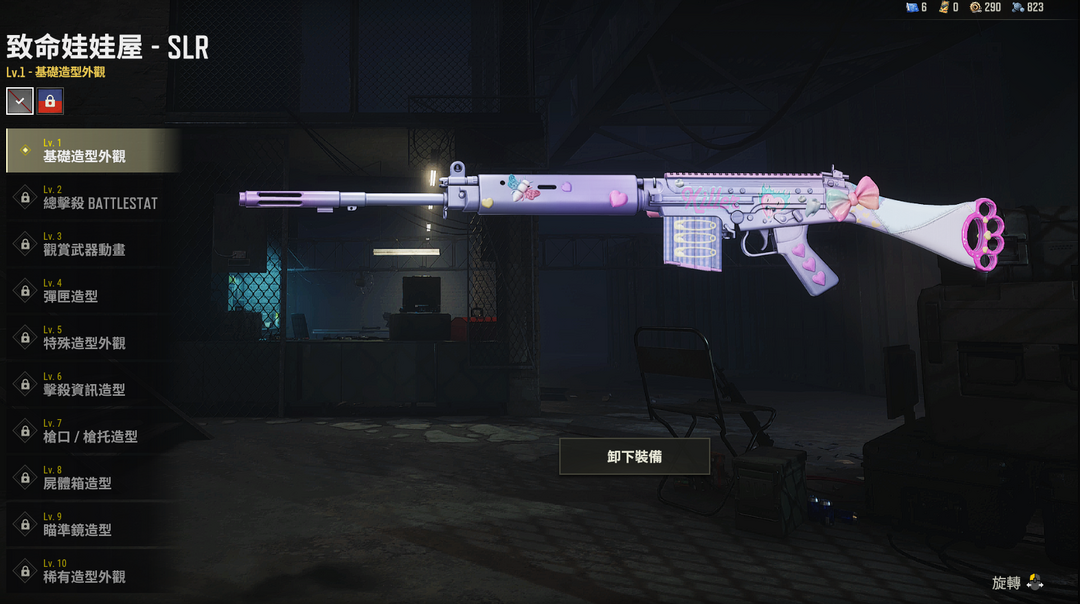Screen dimensions: 1080x604
Task: Select the Lv. 1 基礎造型外觀 entry
Action: tap(92, 151)
